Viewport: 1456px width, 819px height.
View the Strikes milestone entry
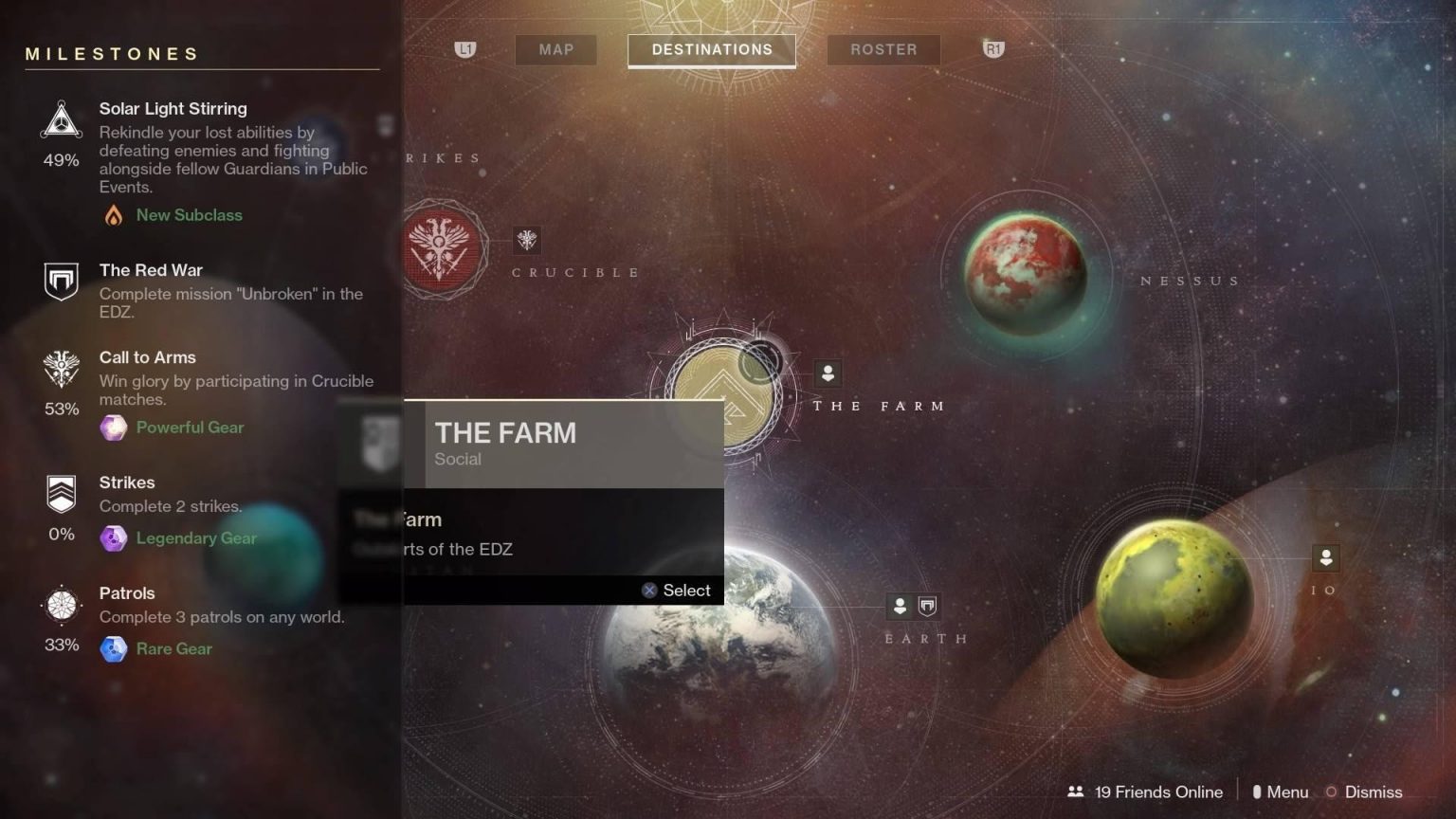(127, 482)
